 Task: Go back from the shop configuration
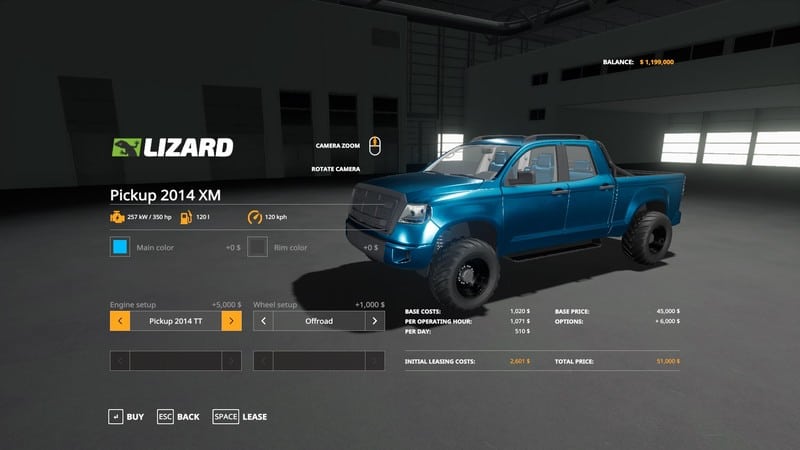(x=178, y=416)
